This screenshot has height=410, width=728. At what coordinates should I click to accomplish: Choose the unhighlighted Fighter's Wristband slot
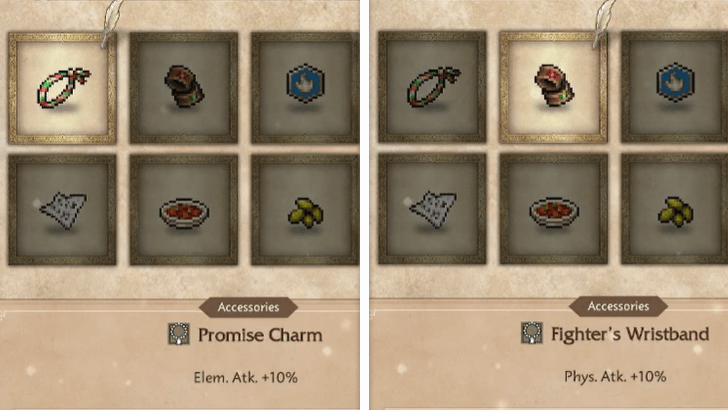tap(184, 87)
